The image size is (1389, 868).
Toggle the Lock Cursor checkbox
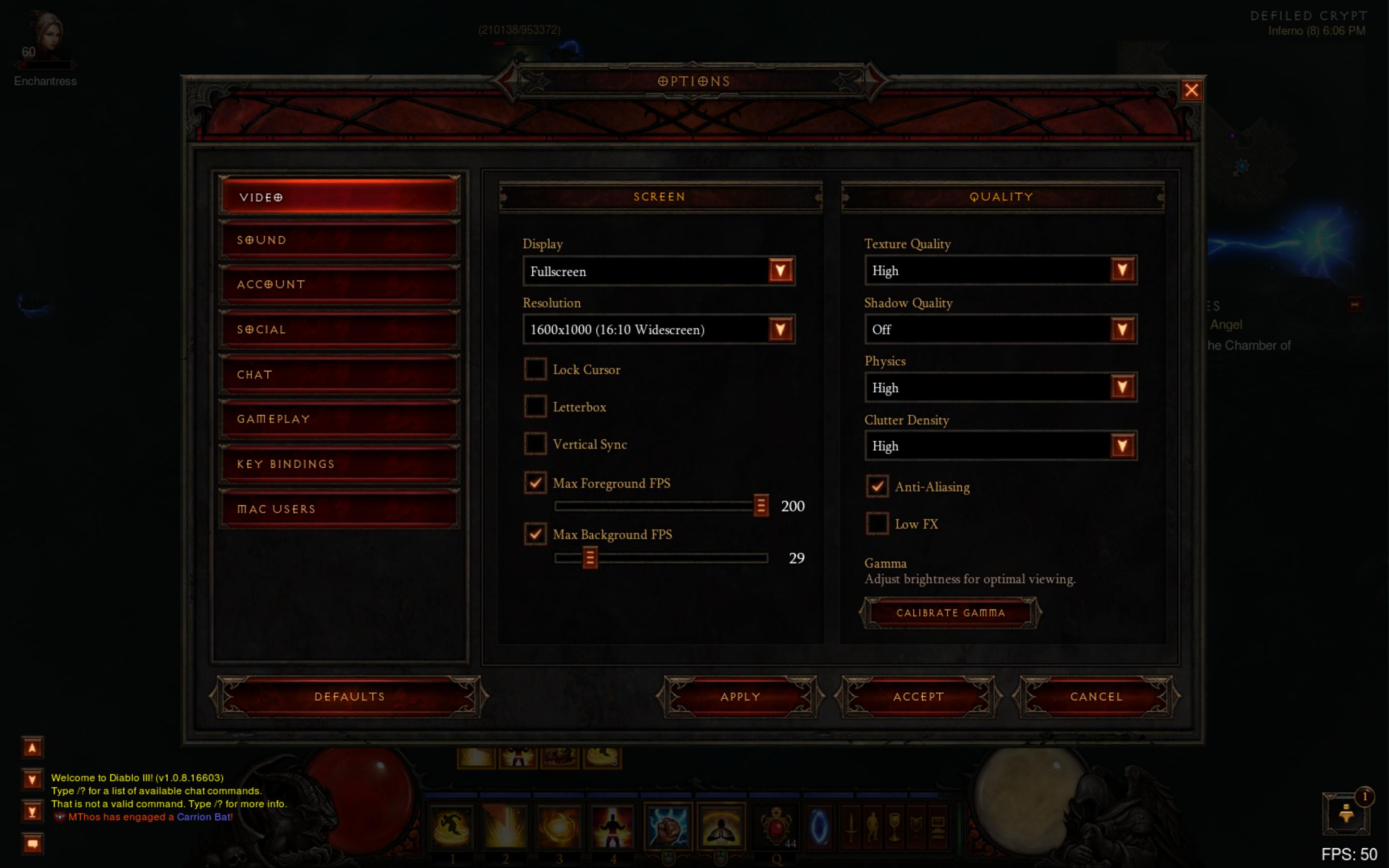(x=535, y=369)
